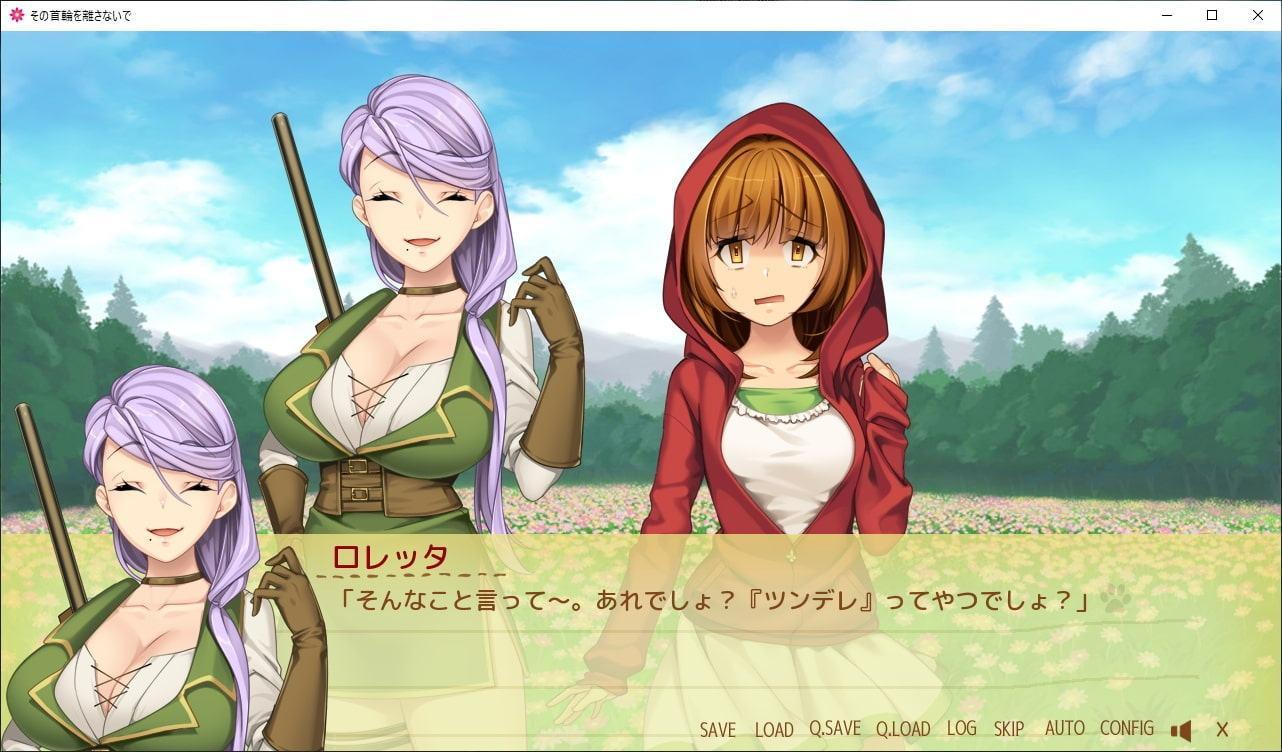
Task: Hide the text box with X
Action: pyautogui.click(x=1222, y=730)
